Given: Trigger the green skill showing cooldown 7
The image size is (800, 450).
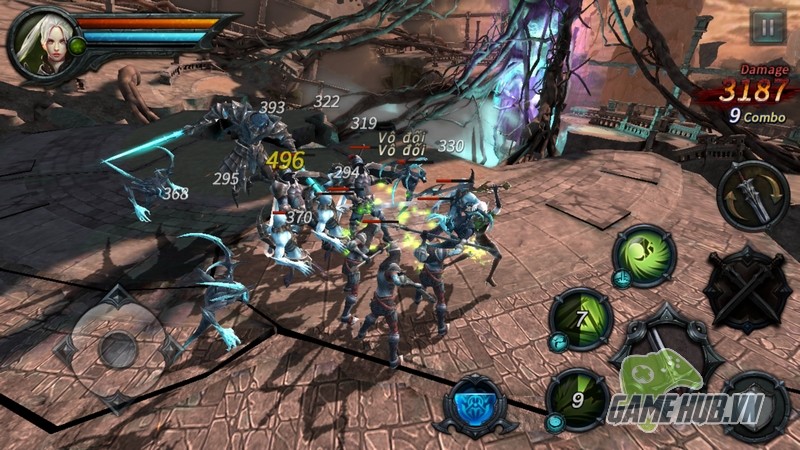Looking at the screenshot, I should coord(579,320).
